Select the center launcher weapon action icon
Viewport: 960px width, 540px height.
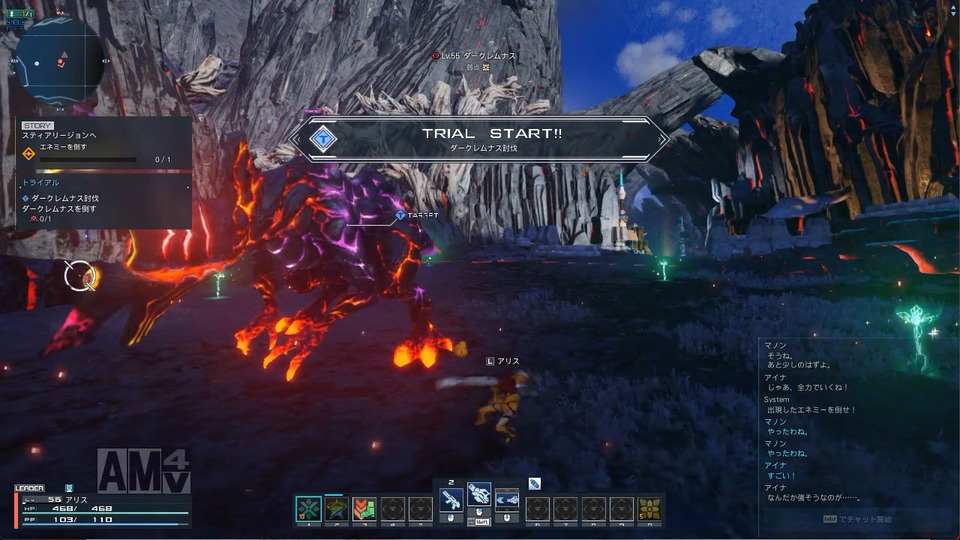pyautogui.click(x=479, y=497)
